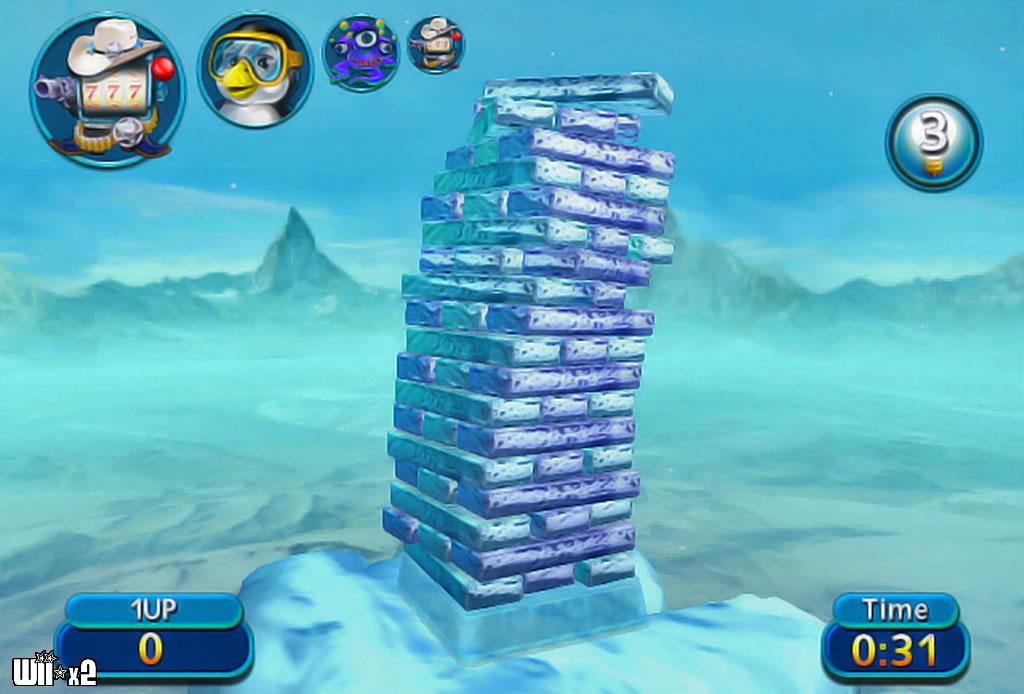The image size is (1024, 694).
Task: Click the penguin with yellow goggles portrait
Action: 255,70
